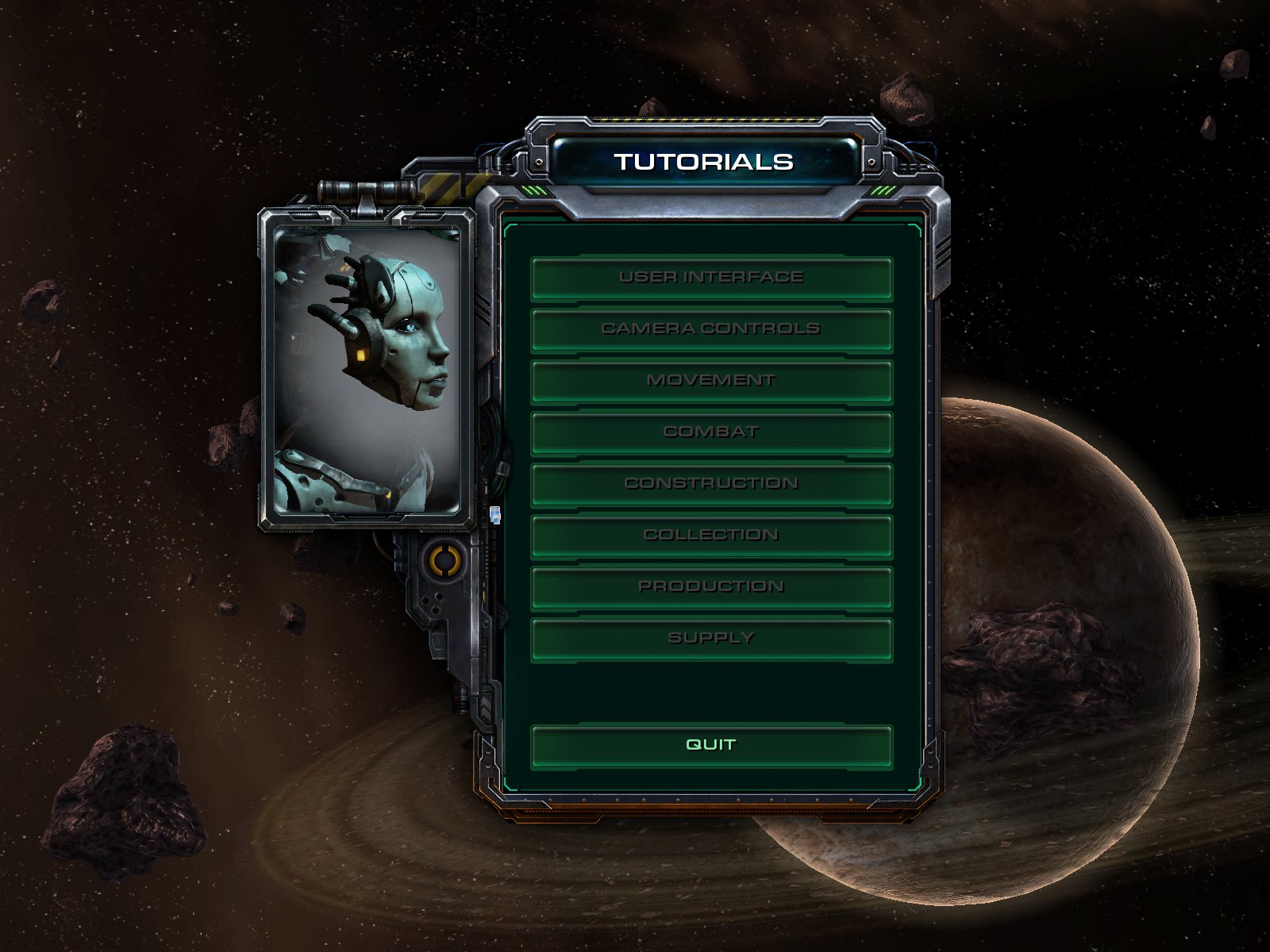Open the Construction tutorial
The width and height of the screenshot is (1270, 952).
(711, 484)
